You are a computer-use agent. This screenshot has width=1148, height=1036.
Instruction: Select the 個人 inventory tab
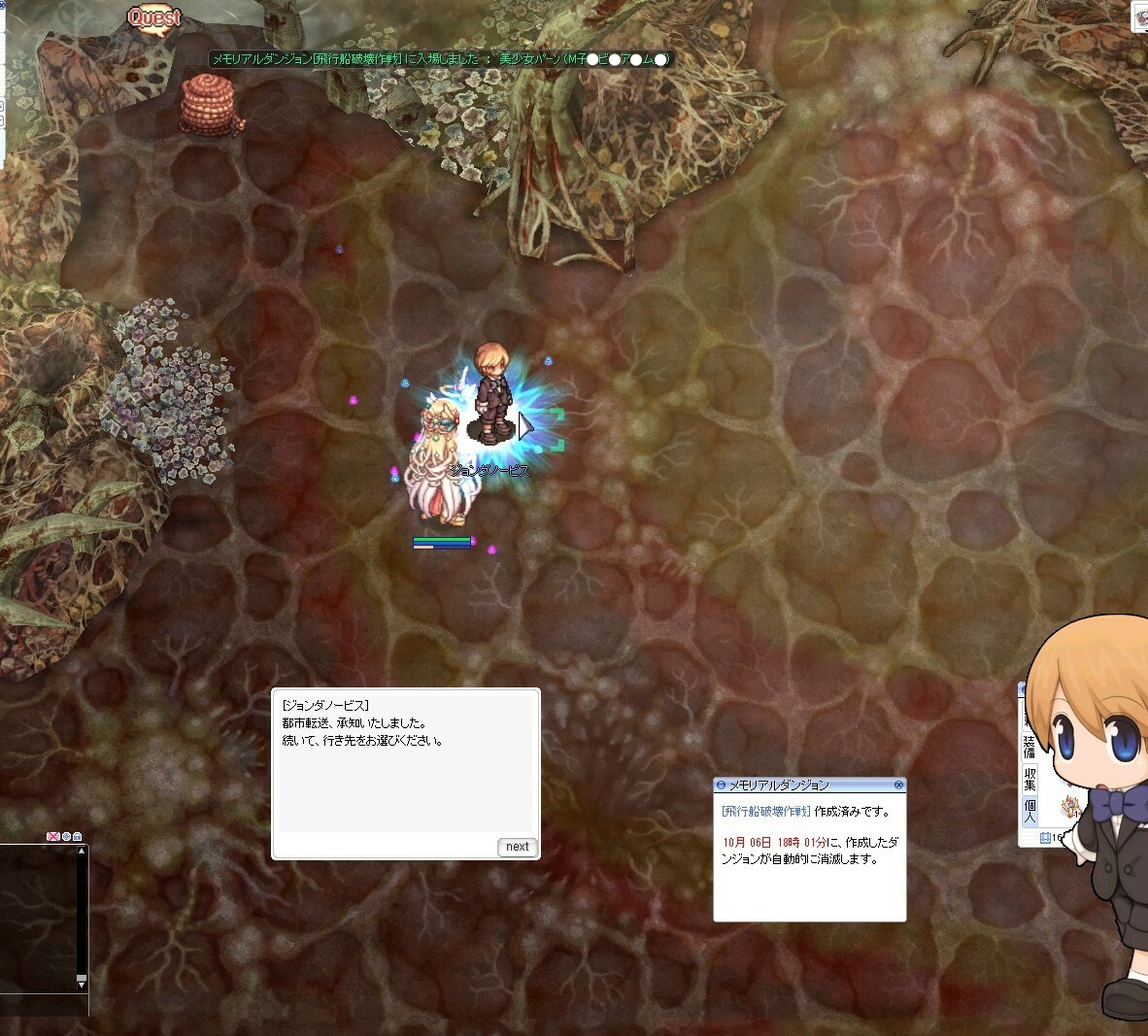point(1029,811)
